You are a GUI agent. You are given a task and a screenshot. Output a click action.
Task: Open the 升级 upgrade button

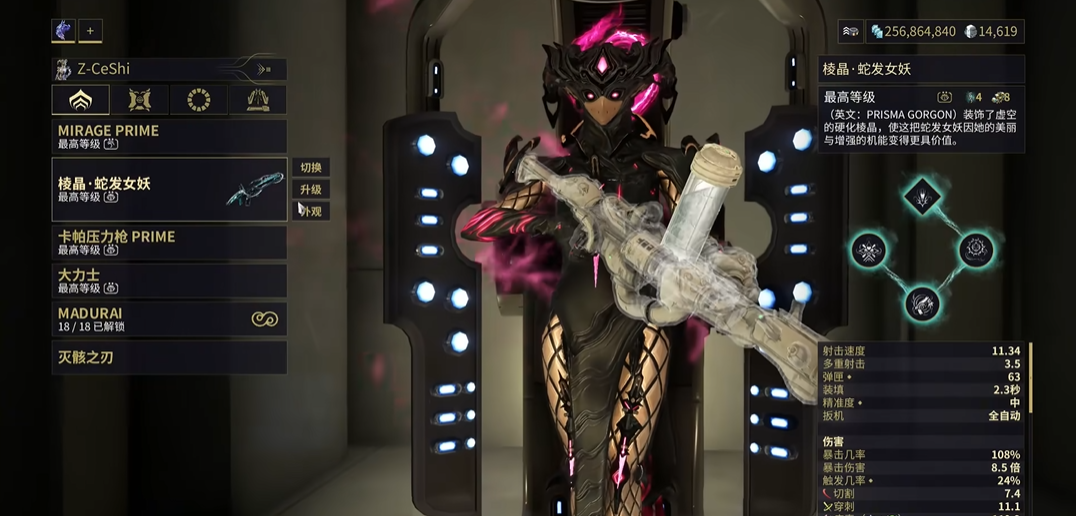coord(311,190)
